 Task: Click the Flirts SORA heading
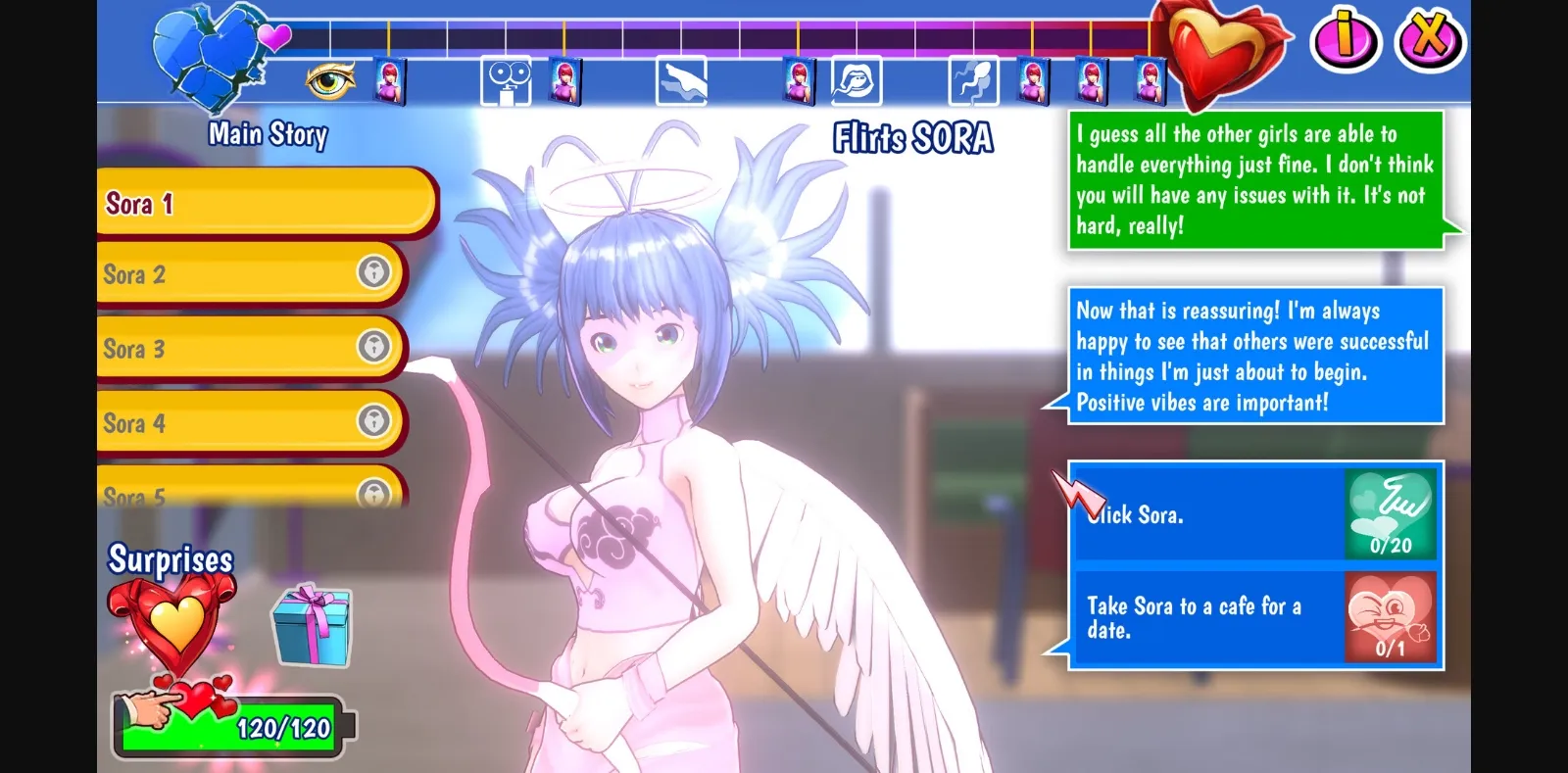[x=911, y=138]
